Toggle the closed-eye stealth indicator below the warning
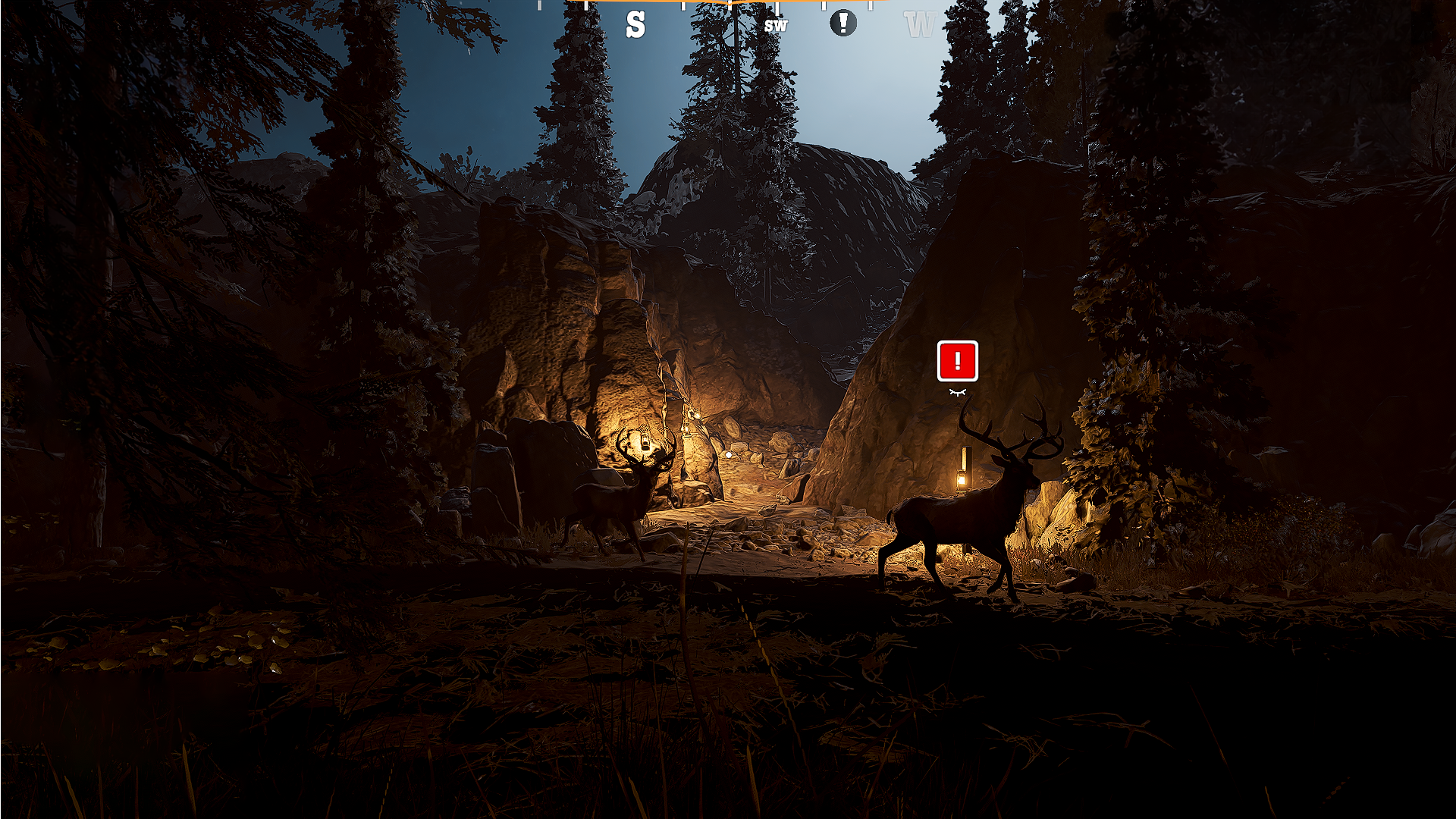The image size is (1456, 819). (x=958, y=392)
